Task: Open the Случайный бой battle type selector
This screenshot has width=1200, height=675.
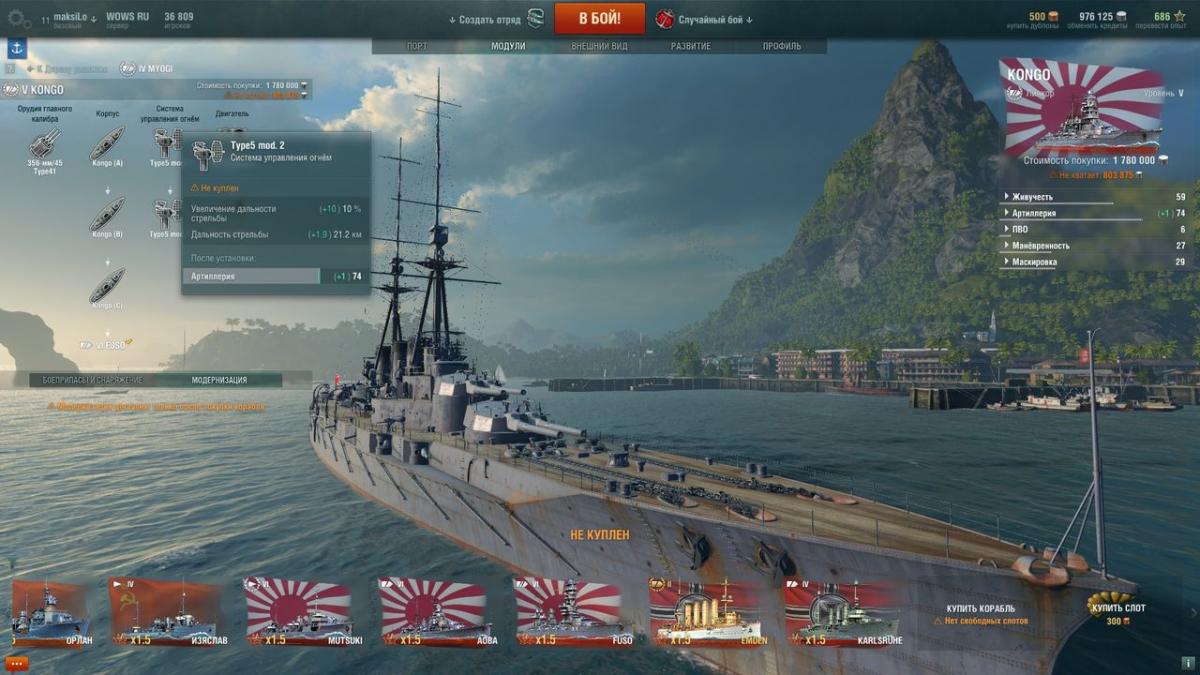Action: [x=705, y=19]
